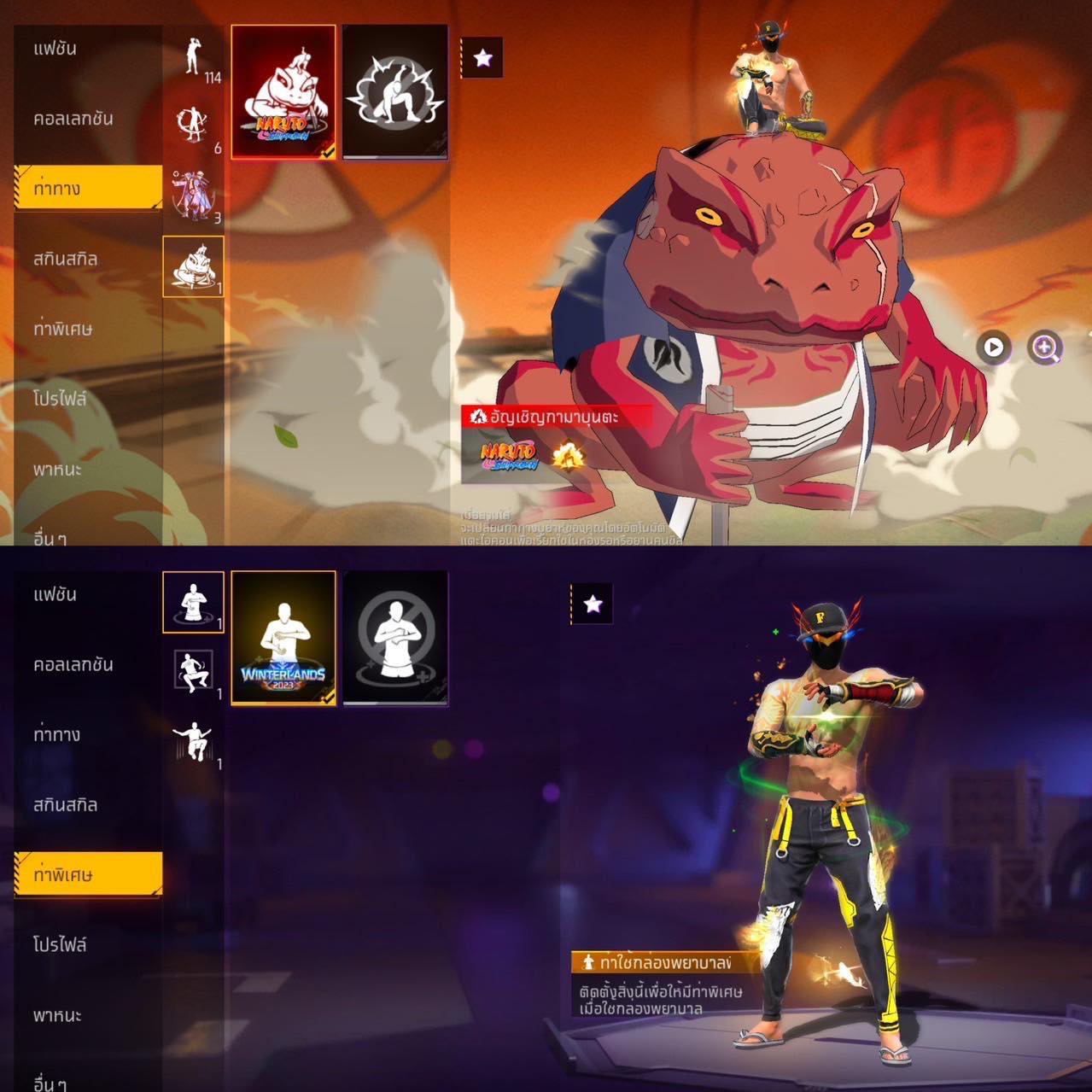The width and height of the screenshot is (1092, 1092).
Task: Choose the crouching figure burst emote card
Action: point(394,91)
